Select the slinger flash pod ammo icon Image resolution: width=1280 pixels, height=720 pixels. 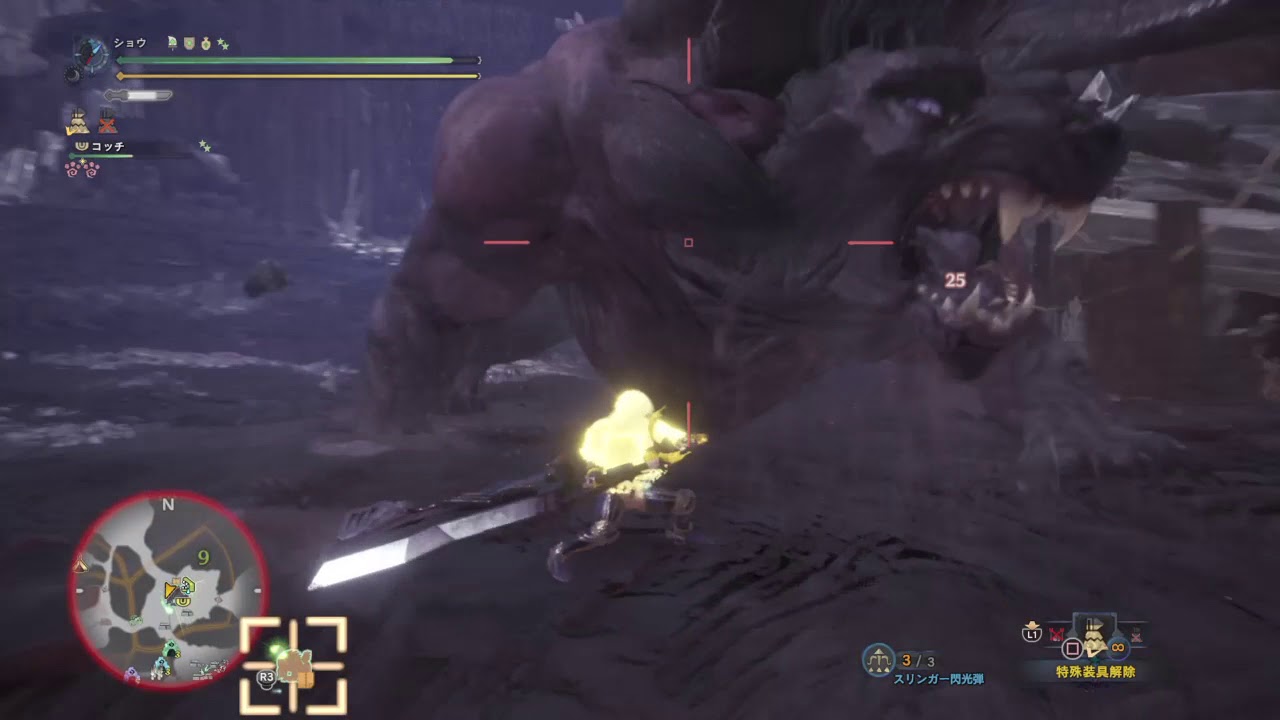coord(878,659)
